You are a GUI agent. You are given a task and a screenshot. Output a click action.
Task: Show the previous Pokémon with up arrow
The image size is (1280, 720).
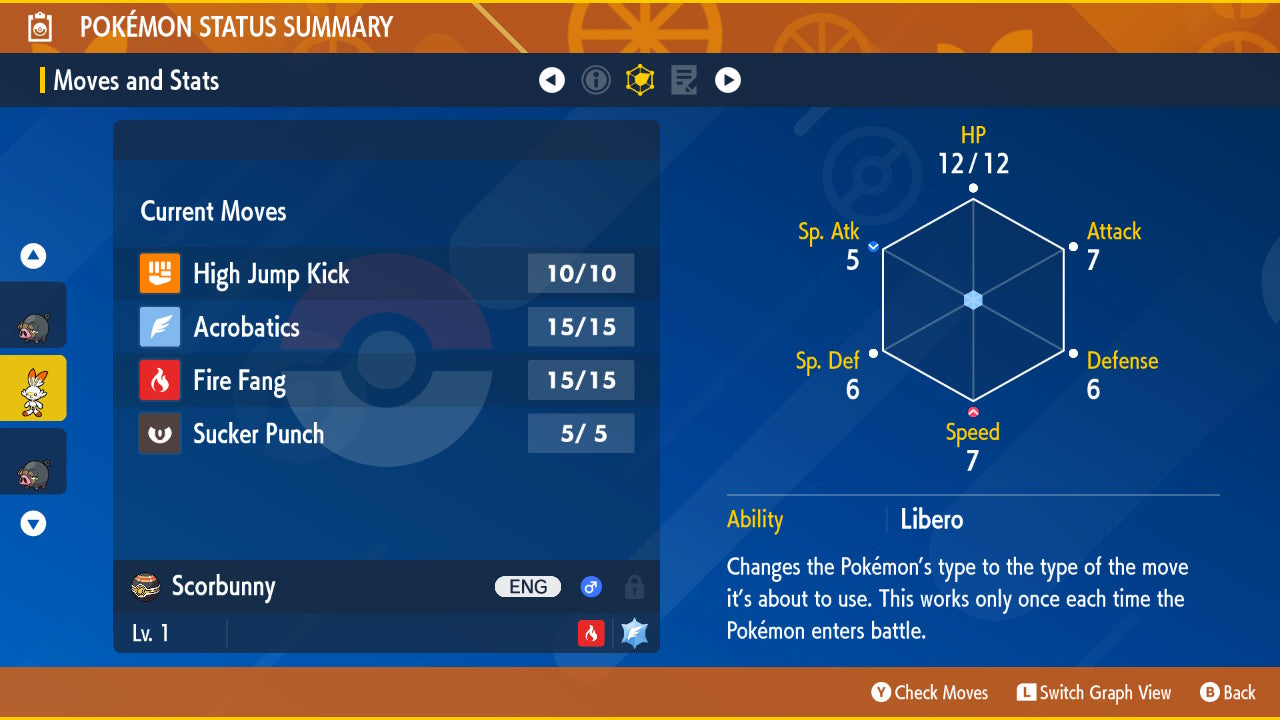[34, 257]
